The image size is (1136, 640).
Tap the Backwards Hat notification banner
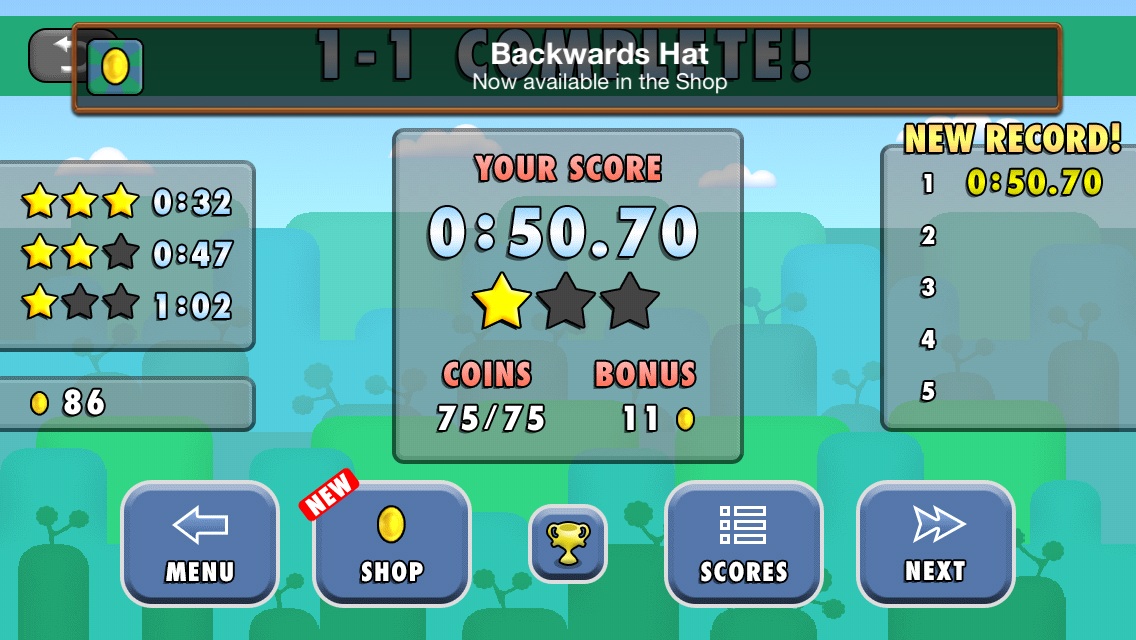coord(567,68)
